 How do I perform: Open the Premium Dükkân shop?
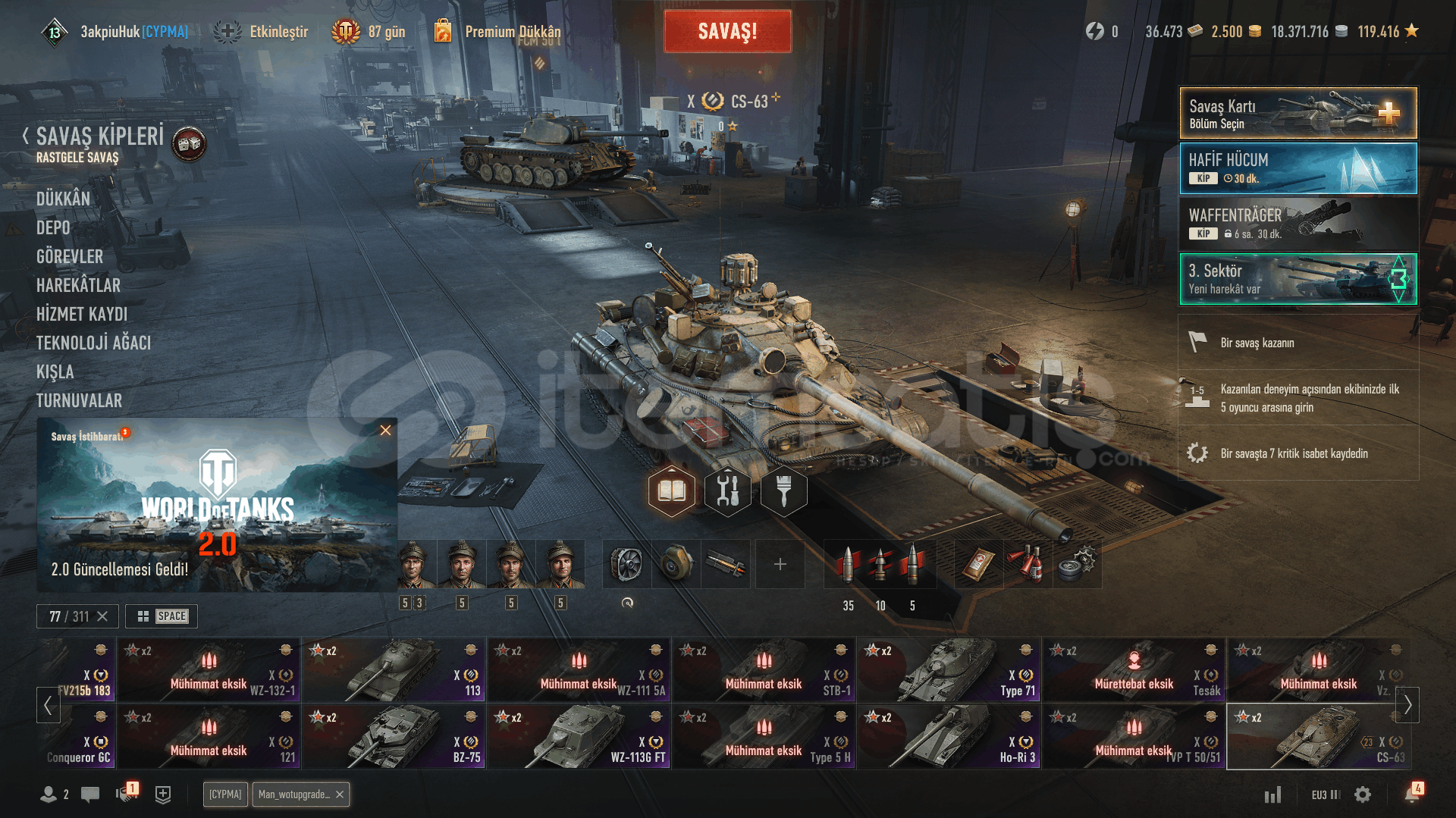click(x=512, y=32)
